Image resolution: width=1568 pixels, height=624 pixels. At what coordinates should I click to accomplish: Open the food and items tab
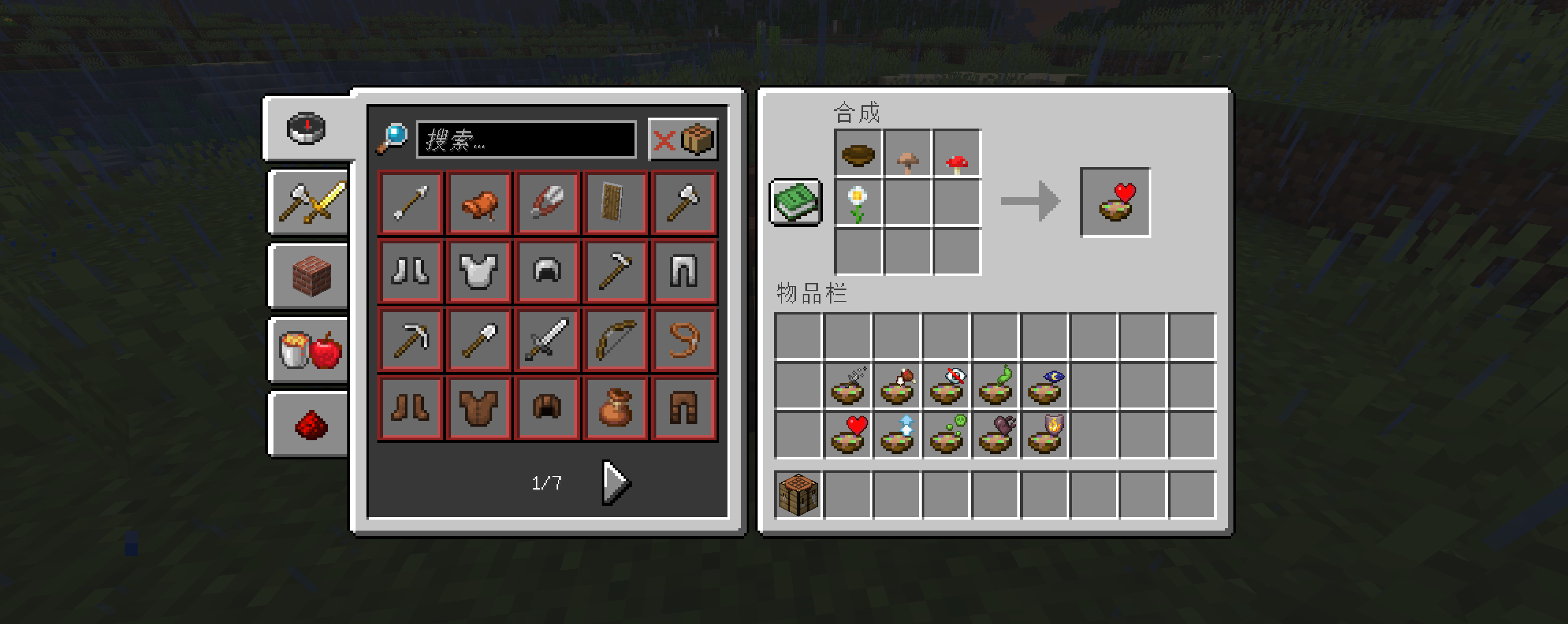point(310,350)
